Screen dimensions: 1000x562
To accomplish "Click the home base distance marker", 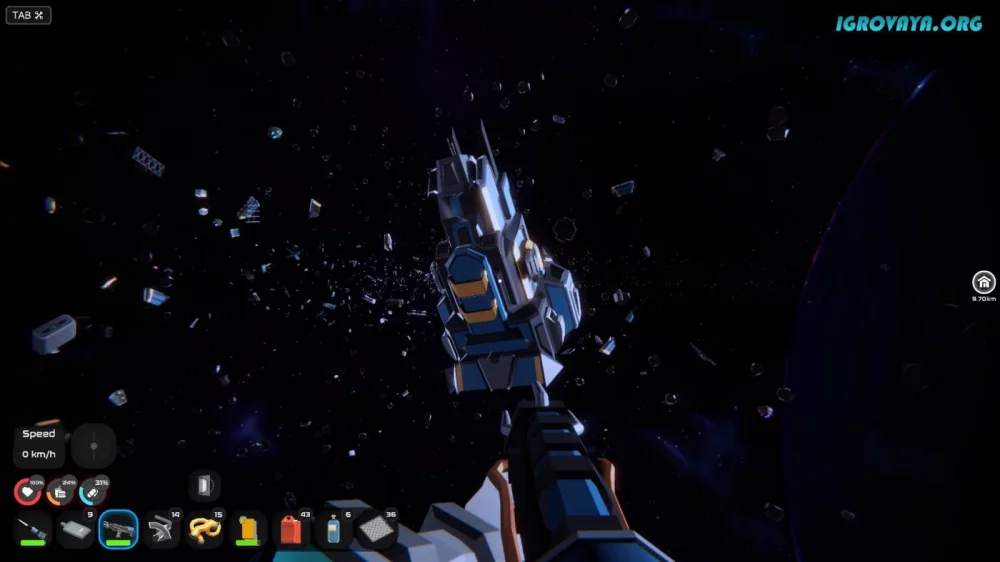I will 984,283.
